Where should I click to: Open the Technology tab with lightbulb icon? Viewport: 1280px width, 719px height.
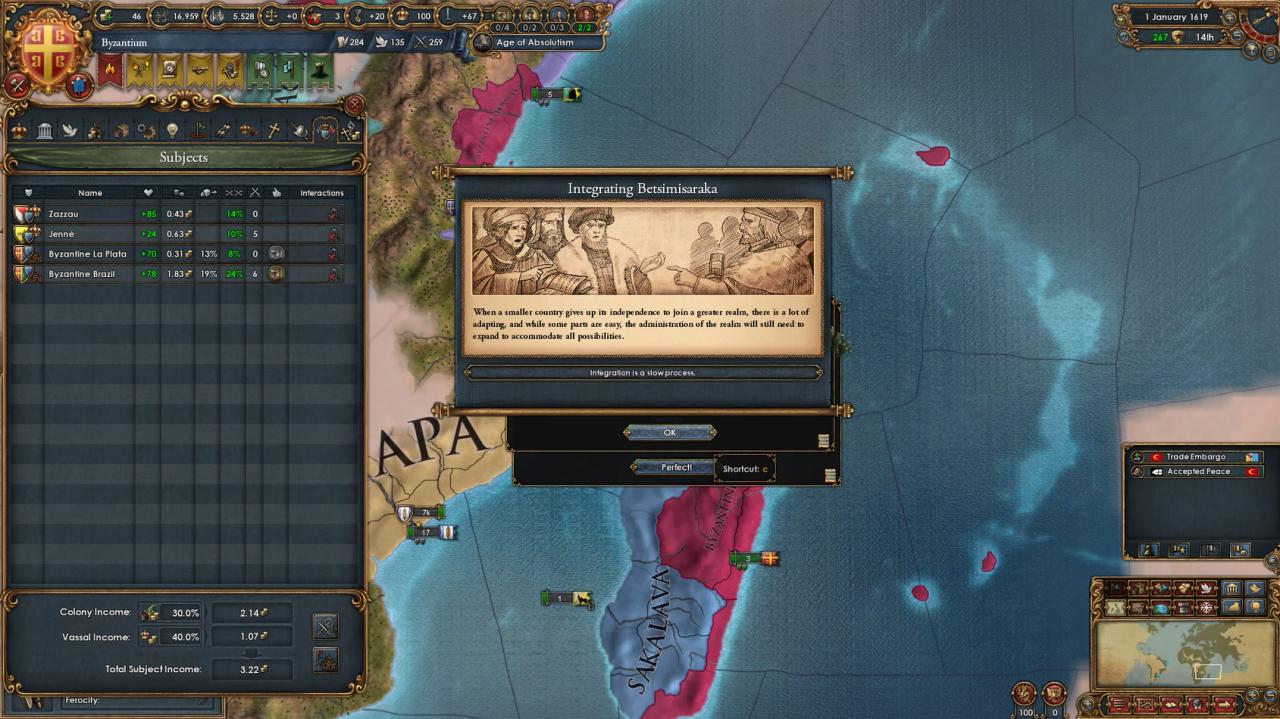pos(172,130)
